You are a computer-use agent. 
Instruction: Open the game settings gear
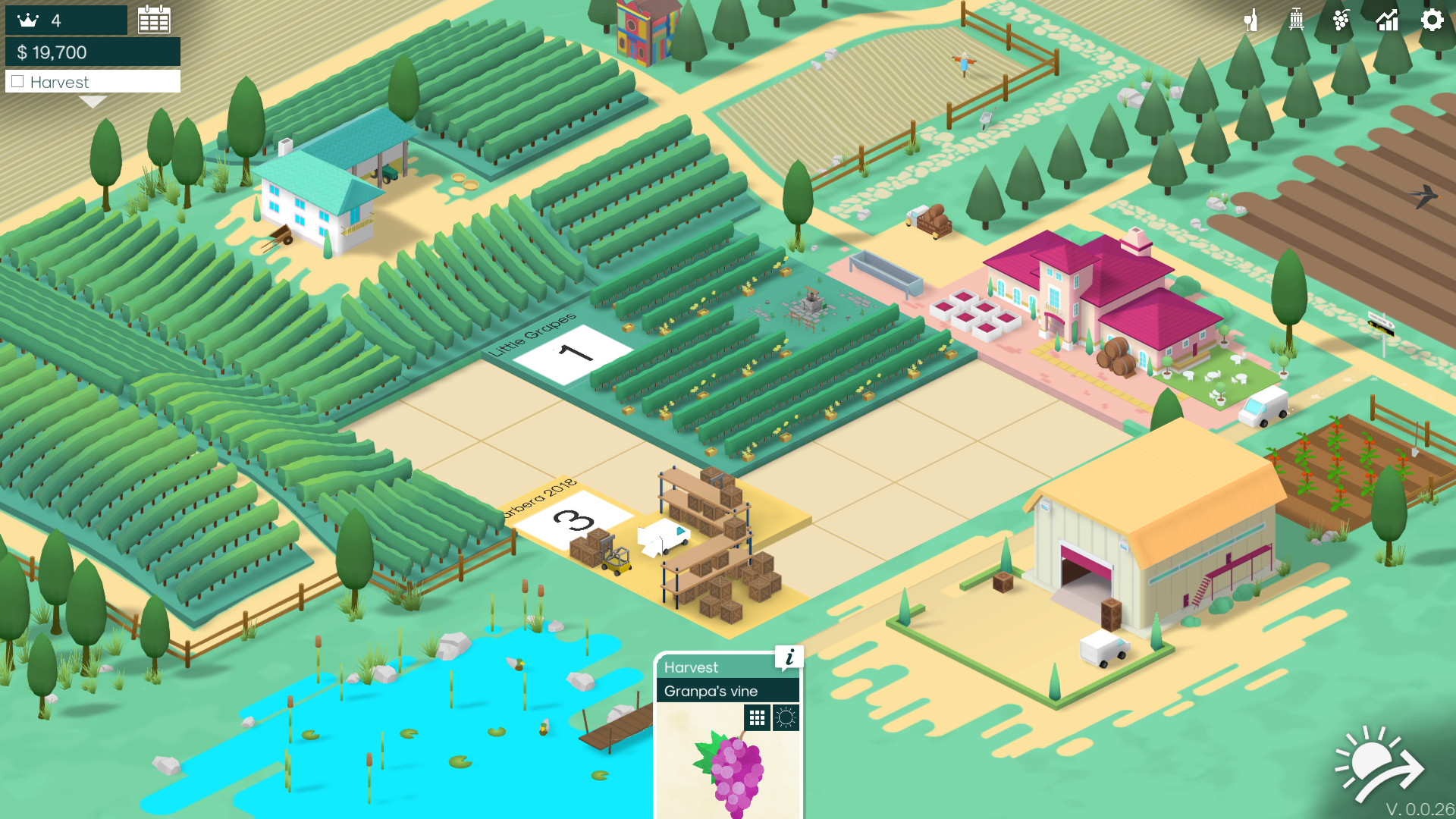(x=1432, y=21)
